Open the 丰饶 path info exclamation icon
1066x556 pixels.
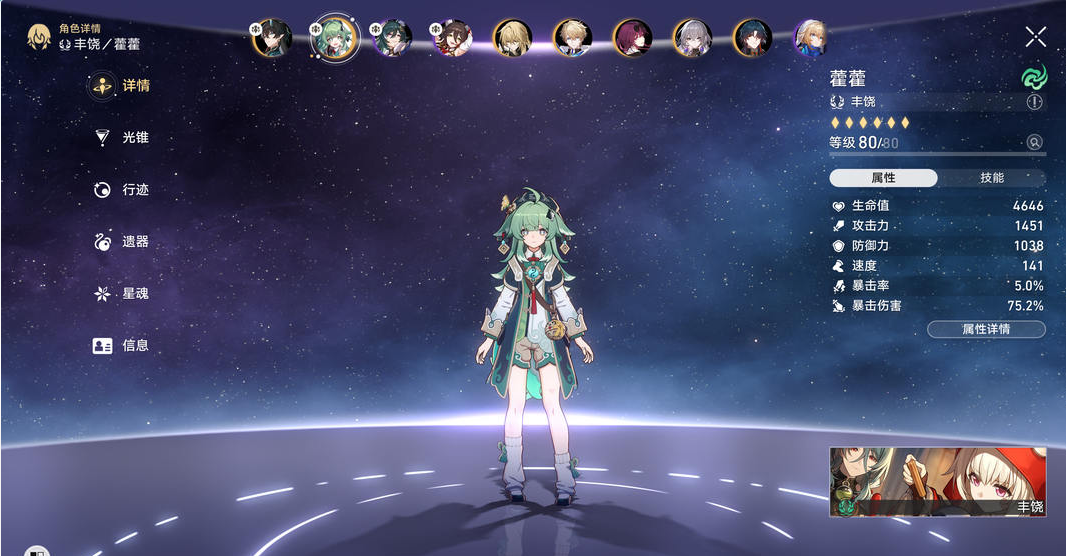(x=1034, y=102)
